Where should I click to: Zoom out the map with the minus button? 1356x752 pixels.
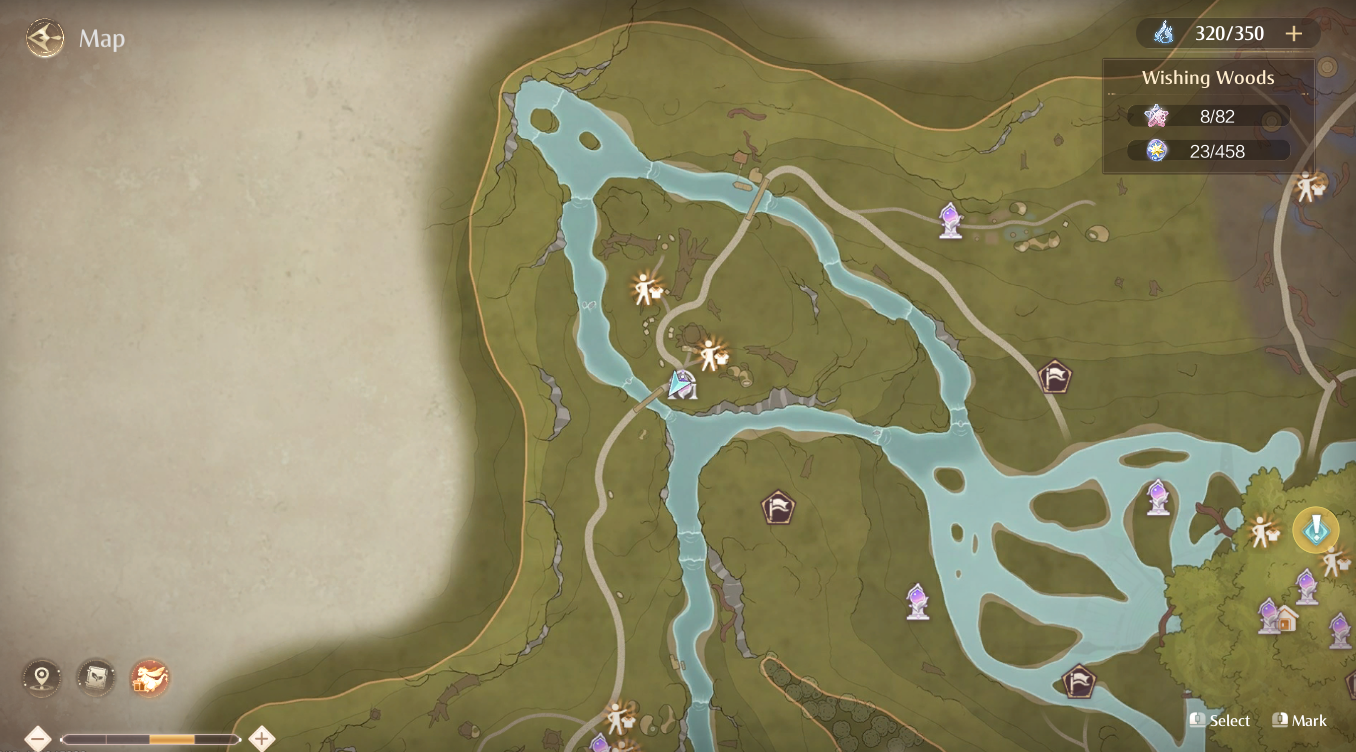pos(37,739)
